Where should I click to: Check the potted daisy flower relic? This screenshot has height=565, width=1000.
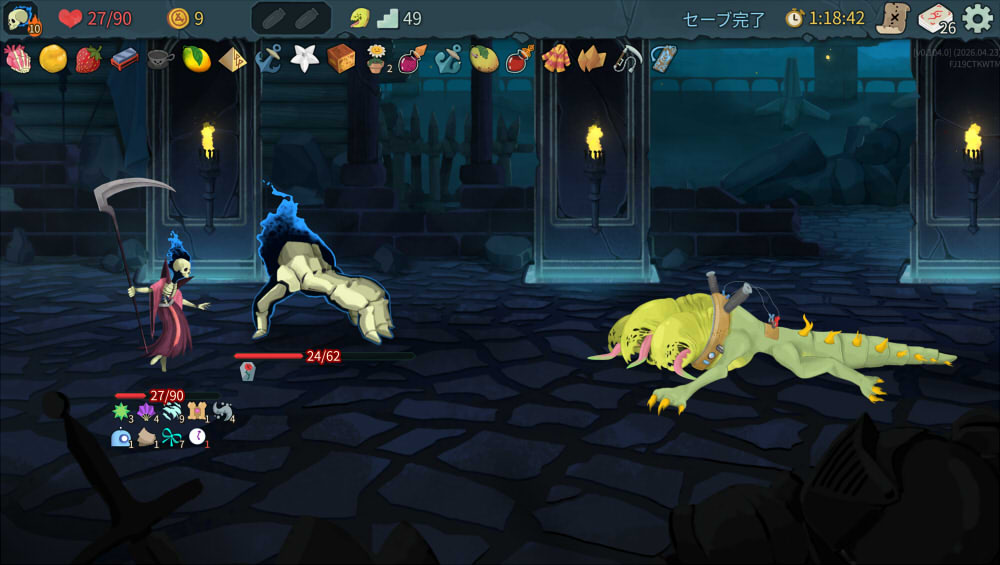(377, 59)
